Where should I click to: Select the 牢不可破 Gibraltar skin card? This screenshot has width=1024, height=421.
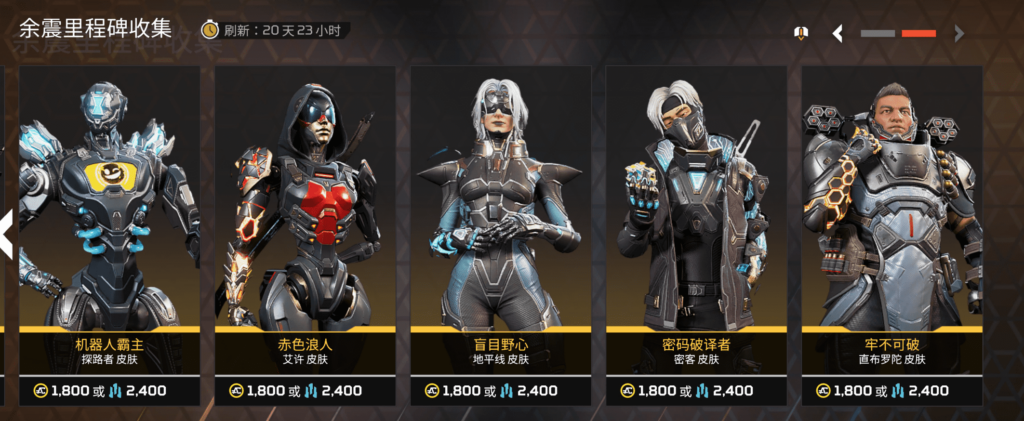(x=891, y=200)
